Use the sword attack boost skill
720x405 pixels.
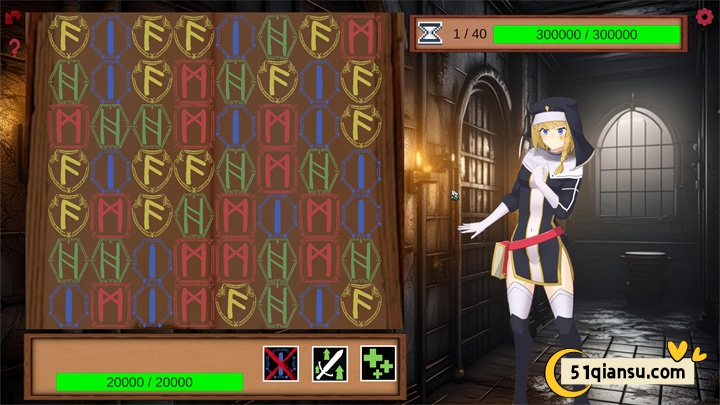(329, 362)
